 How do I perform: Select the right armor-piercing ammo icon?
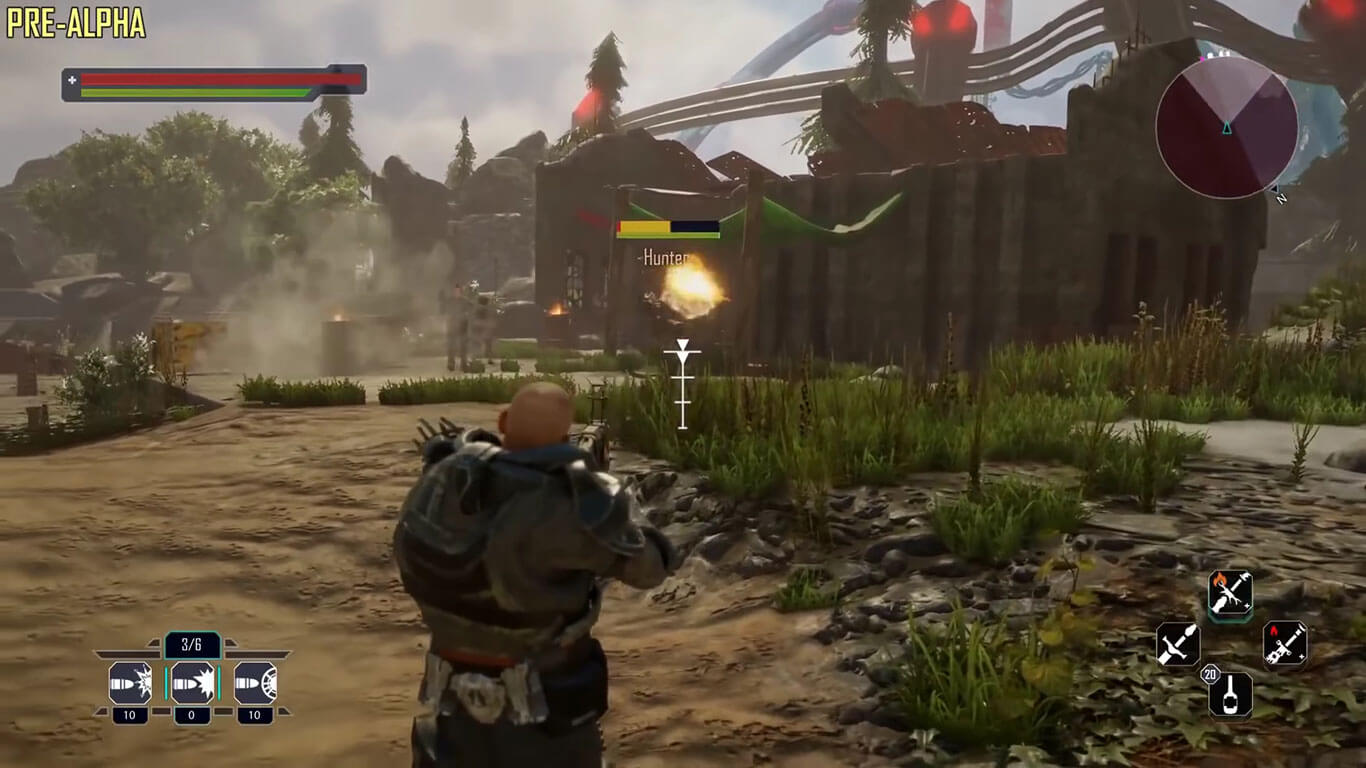click(x=257, y=683)
